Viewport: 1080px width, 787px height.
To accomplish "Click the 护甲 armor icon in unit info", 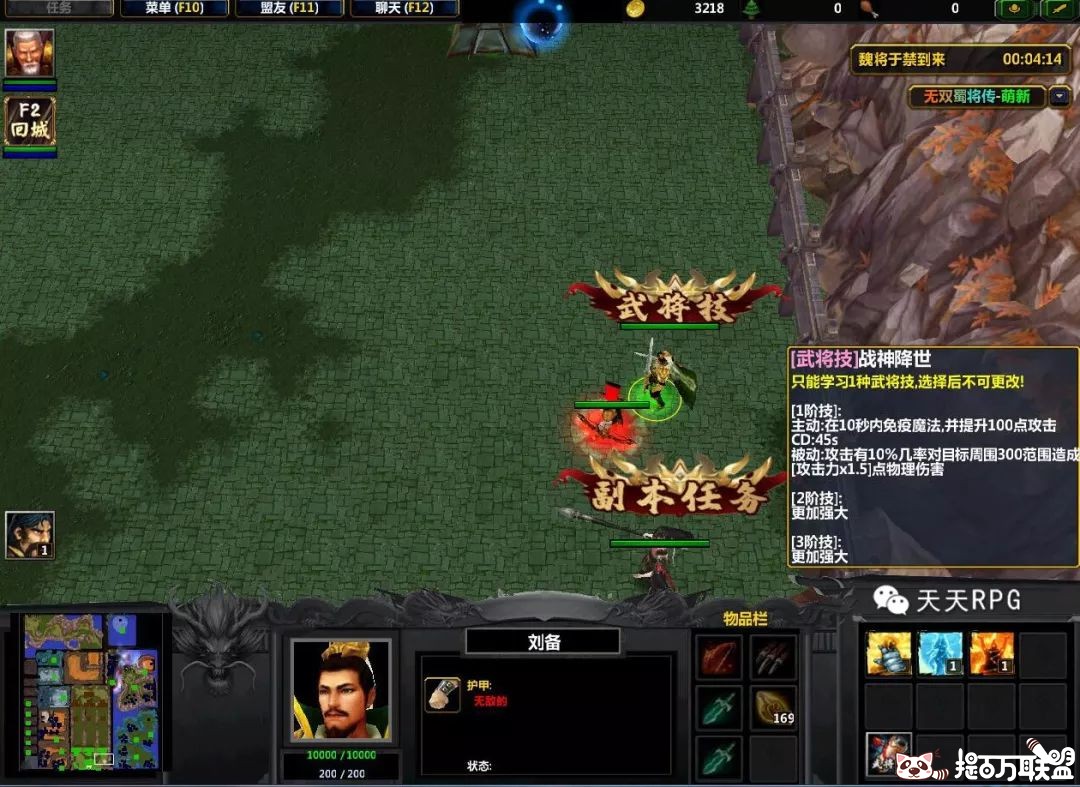I will coord(441,693).
